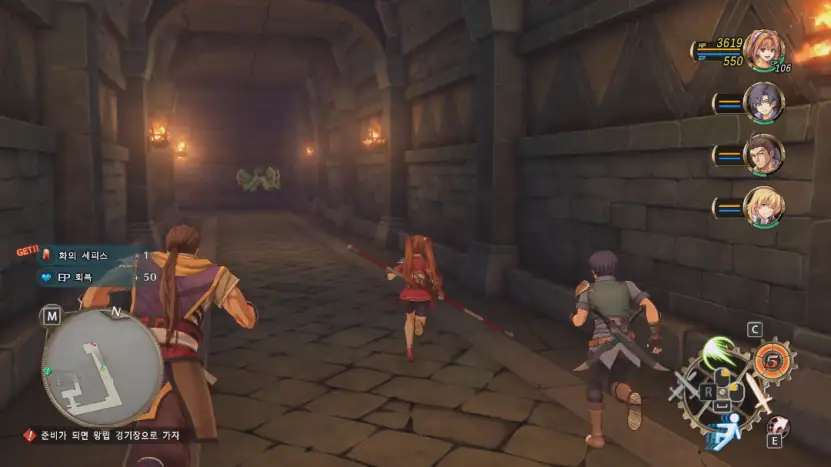The image size is (831, 467).
Task: Click the orange gear gauge showing 5
Action: click(x=769, y=360)
